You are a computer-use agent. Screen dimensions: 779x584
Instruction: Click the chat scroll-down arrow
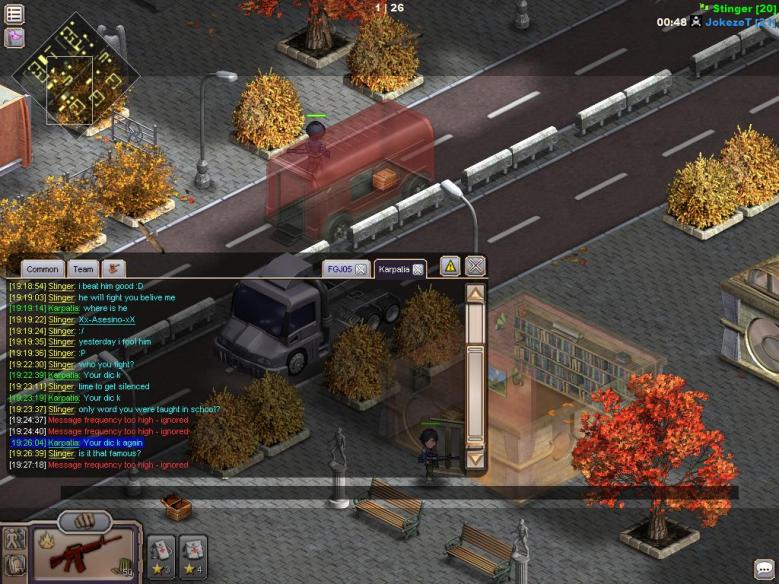coord(475,459)
